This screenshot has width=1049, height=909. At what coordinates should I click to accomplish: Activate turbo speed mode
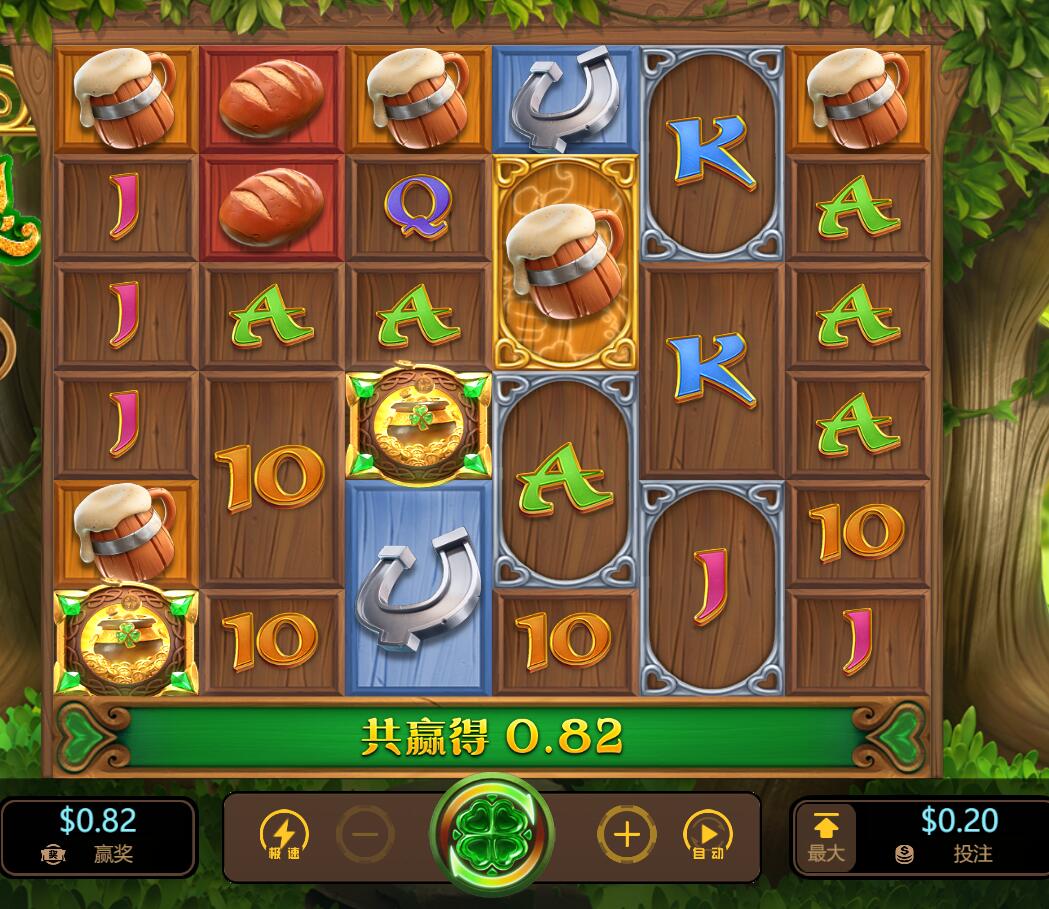(x=284, y=835)
